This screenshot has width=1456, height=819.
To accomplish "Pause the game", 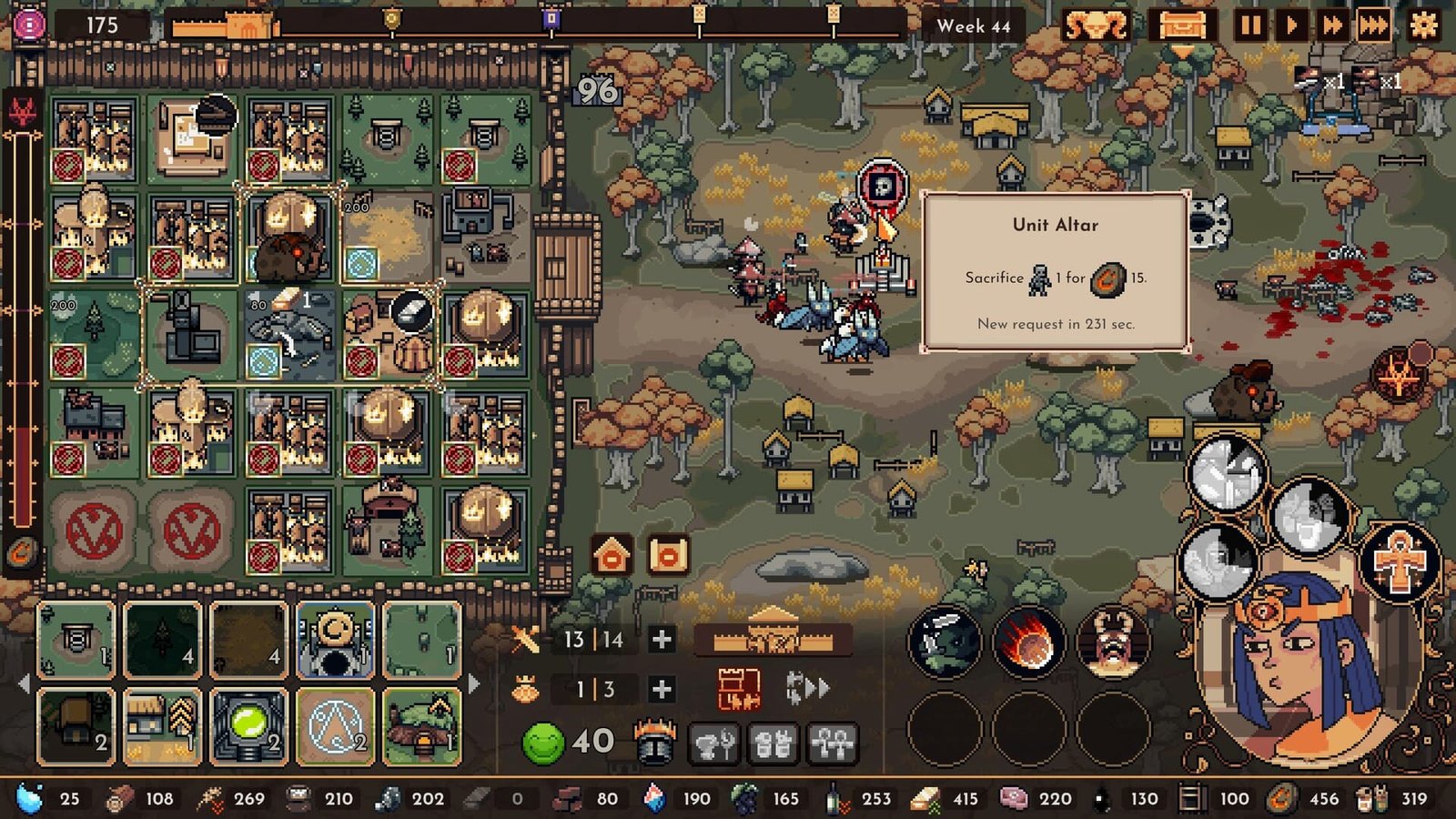I will [x=1250, y=25].
